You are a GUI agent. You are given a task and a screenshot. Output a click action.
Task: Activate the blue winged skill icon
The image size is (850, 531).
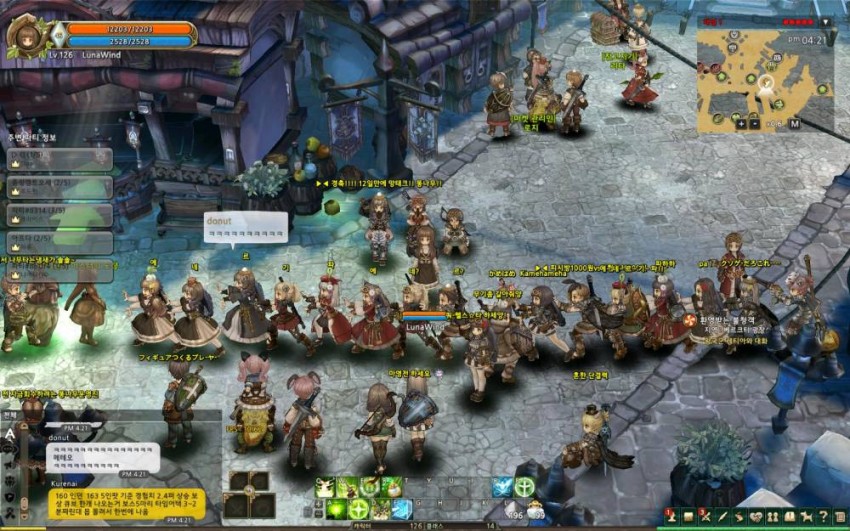click(502, 487)
